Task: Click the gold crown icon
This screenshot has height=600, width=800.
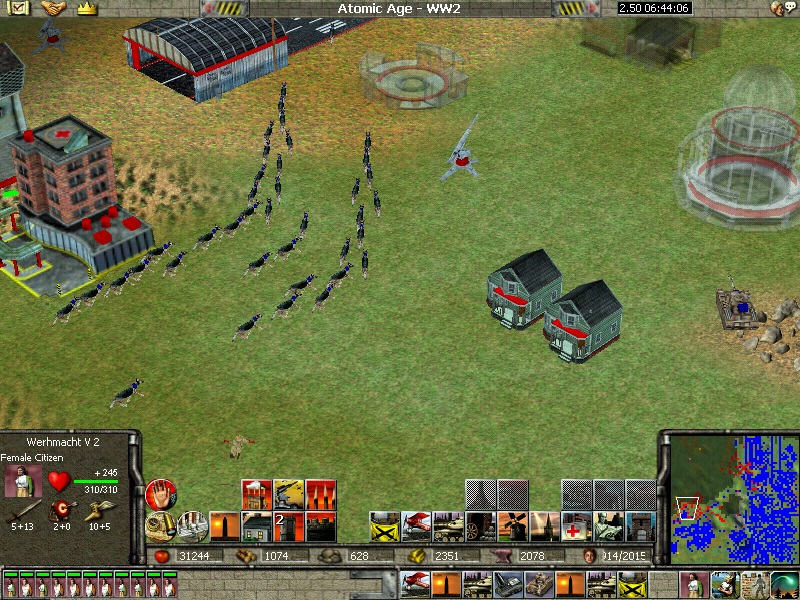Action: click(x=87, y=8)
